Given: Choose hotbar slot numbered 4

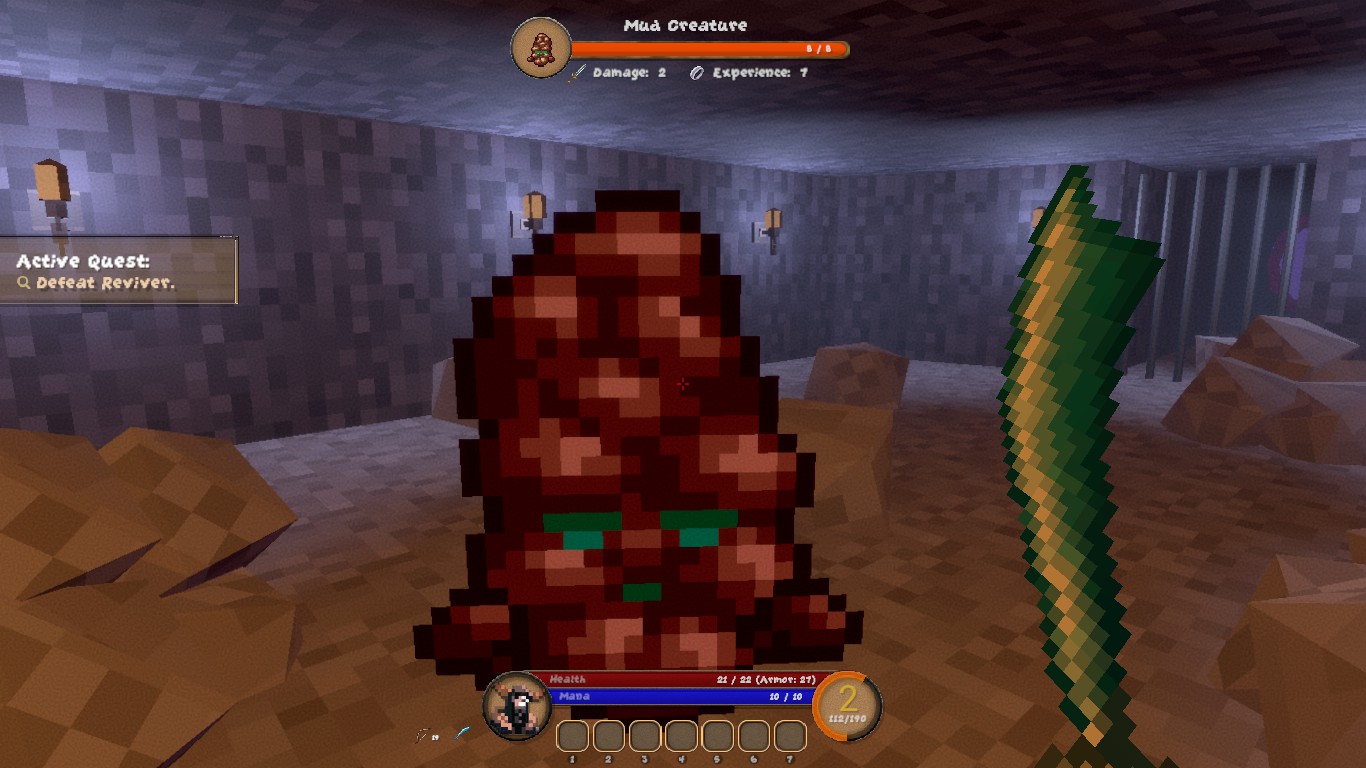Looking at the screenshot, I should (681, 736).
